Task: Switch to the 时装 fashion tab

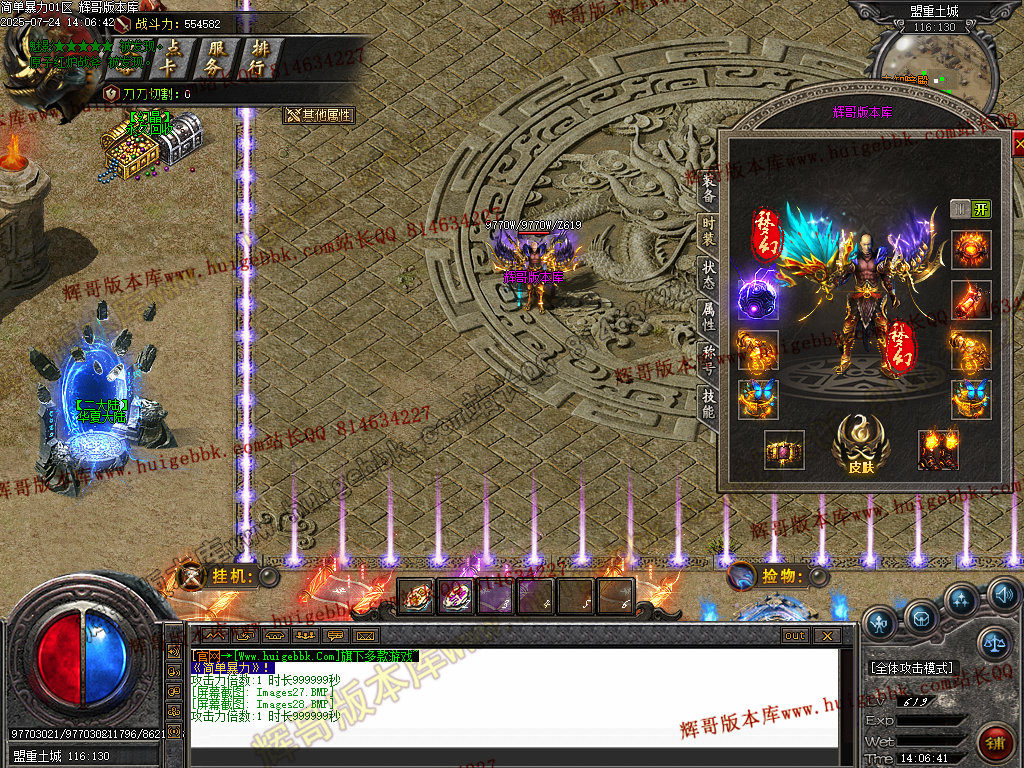Action: pyautogui.click(x=709, y=232)
